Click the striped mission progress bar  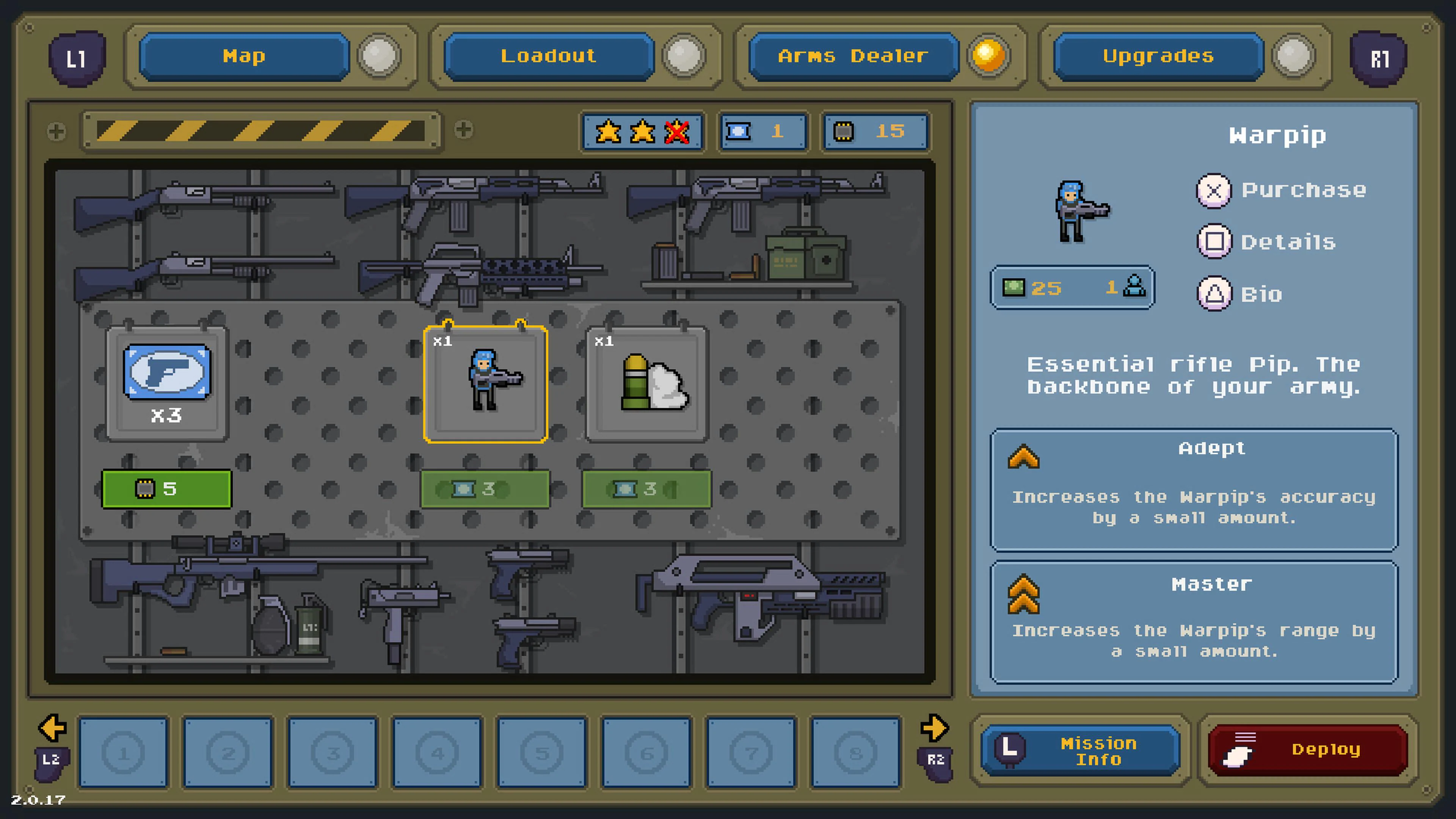coord(261,131)
